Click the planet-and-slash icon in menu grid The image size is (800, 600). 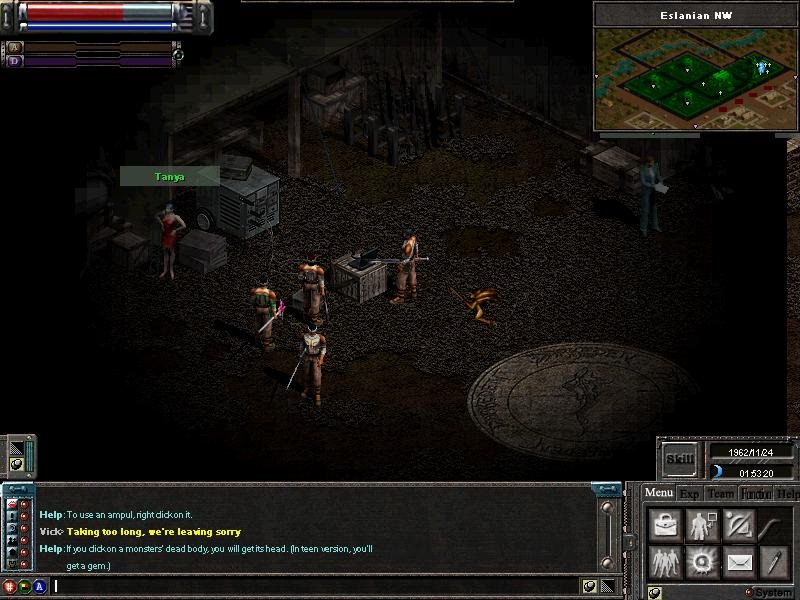point(738,525)
